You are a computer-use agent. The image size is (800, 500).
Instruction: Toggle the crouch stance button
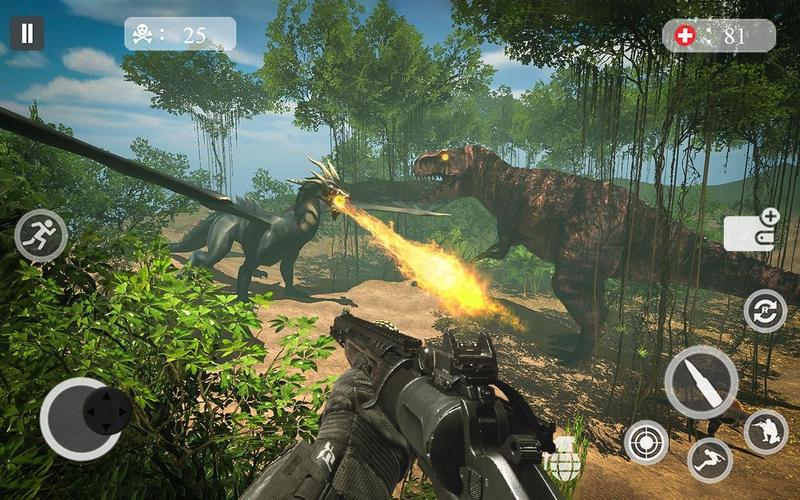click(x=766, y=432)
